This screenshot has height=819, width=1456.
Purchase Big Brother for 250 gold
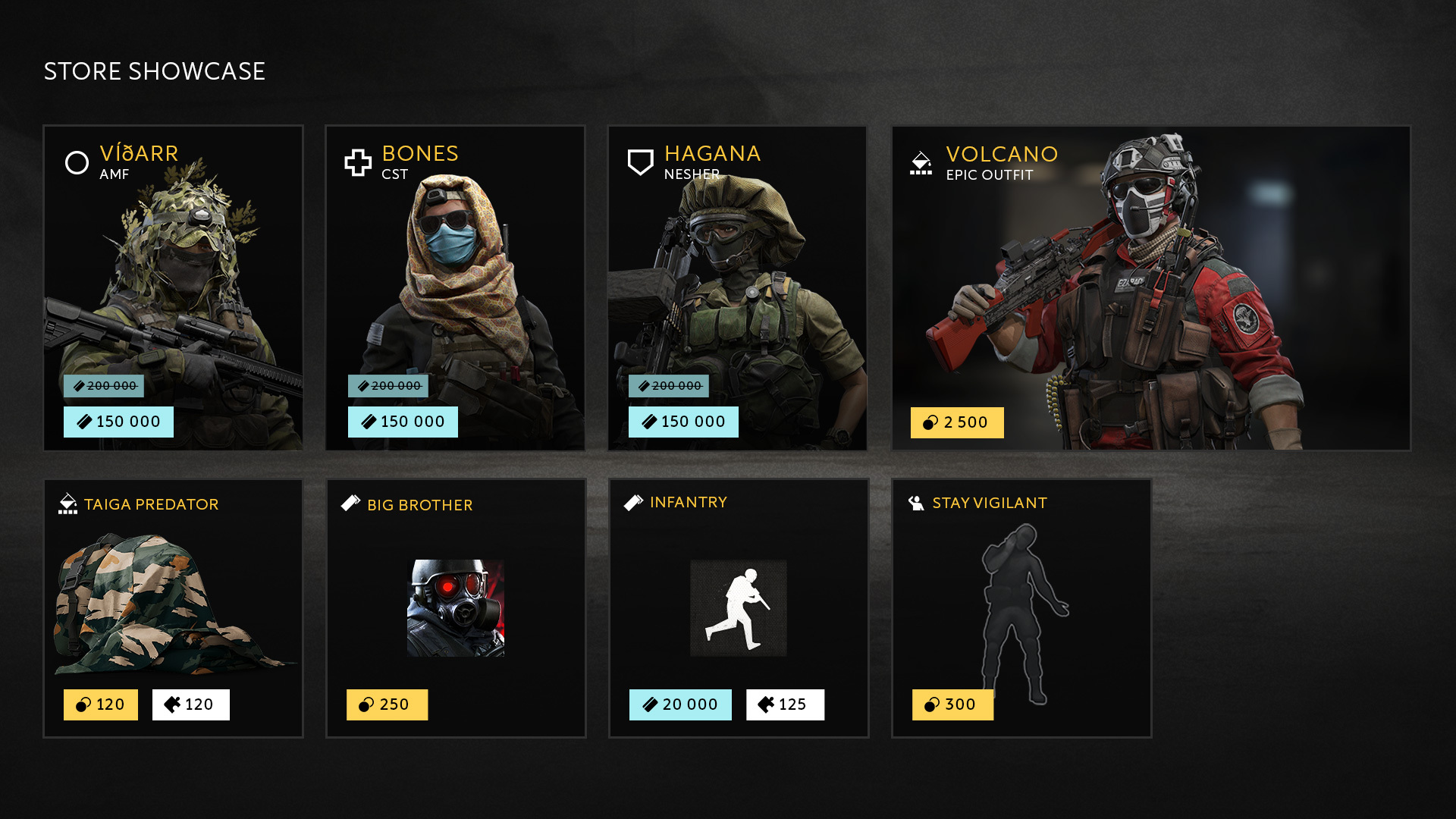click(x=387, y=704)
